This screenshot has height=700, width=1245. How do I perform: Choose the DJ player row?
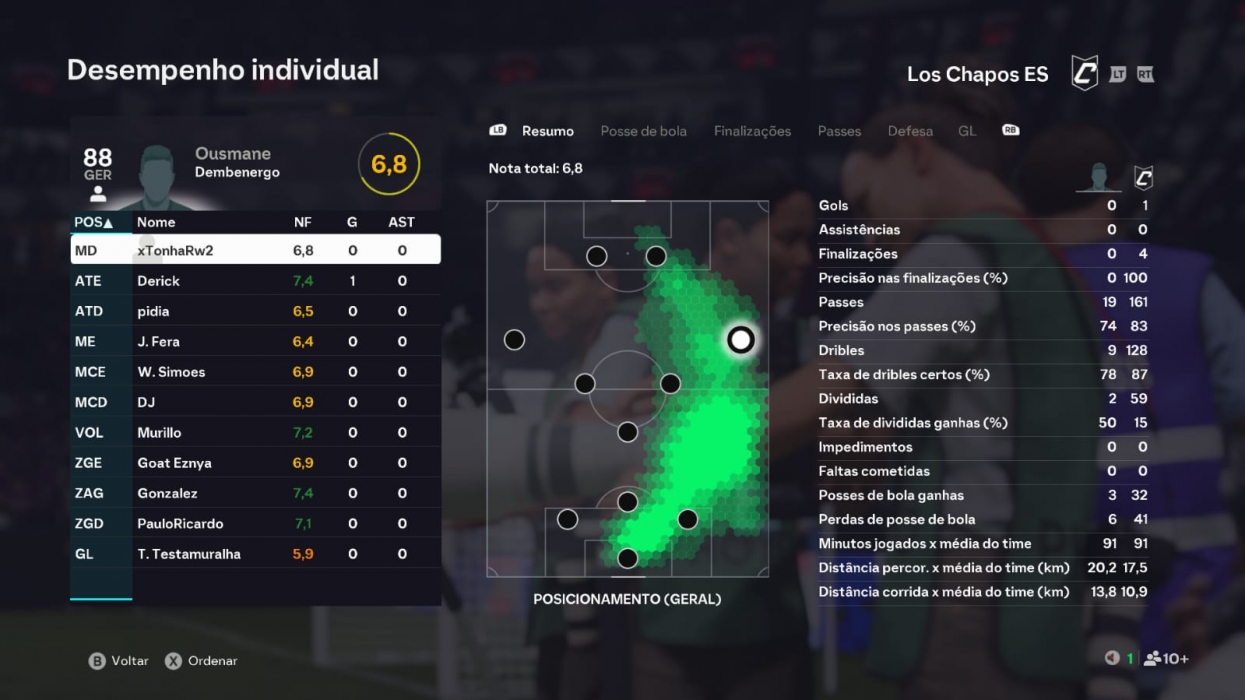(x=255, y=402)
